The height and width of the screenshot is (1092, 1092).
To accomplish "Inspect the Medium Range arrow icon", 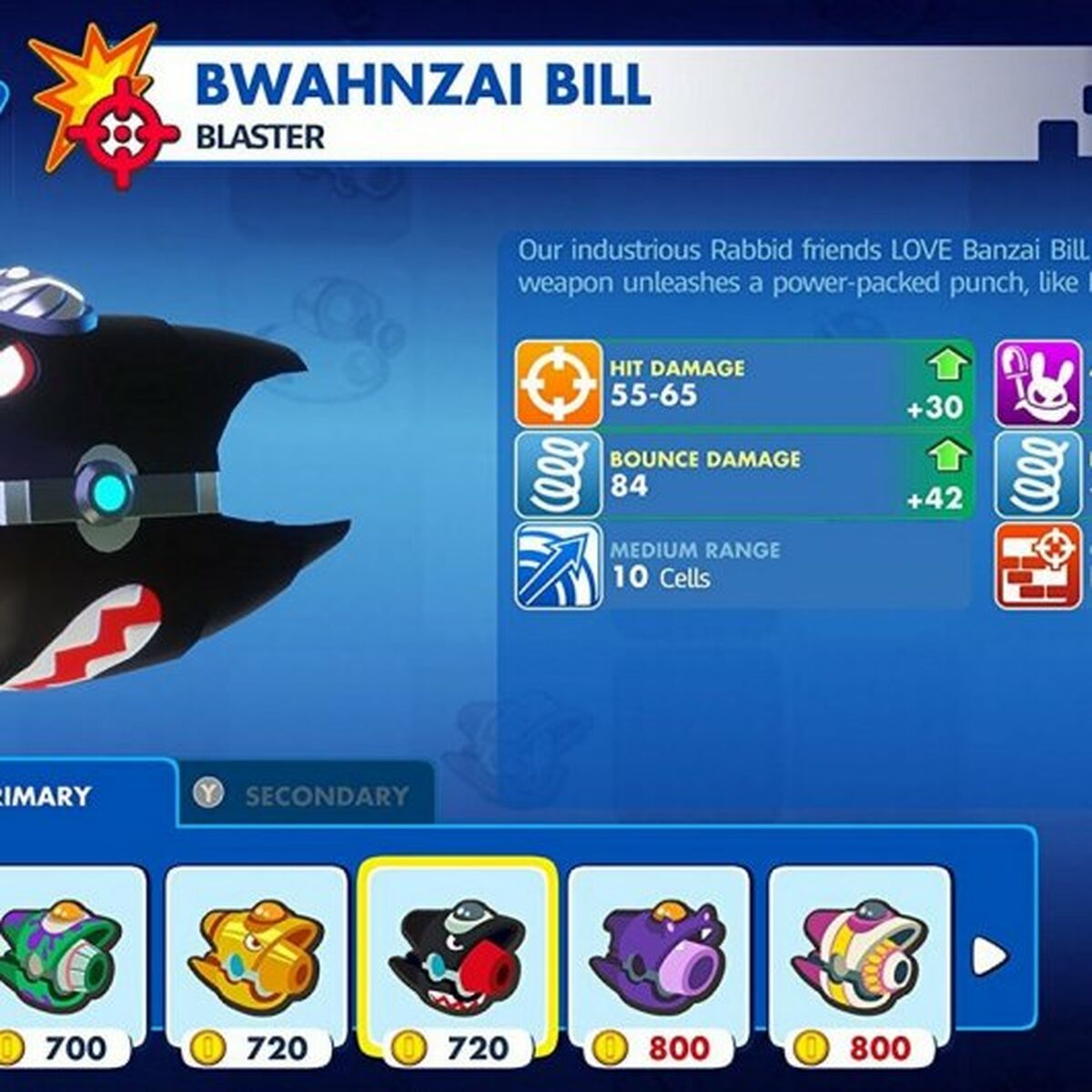I will click(x=558, y=565).
